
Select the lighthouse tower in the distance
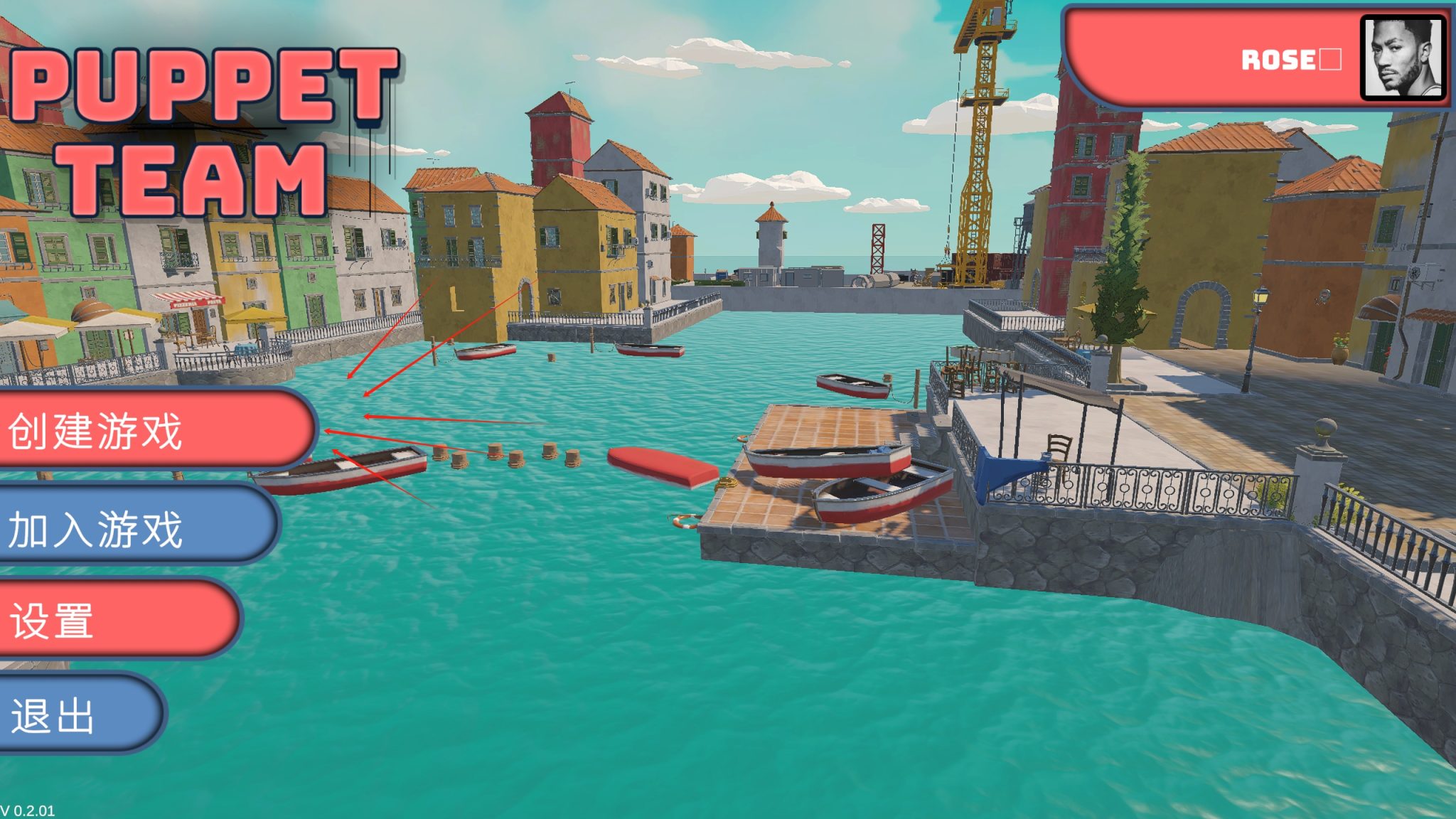point(770,242)
